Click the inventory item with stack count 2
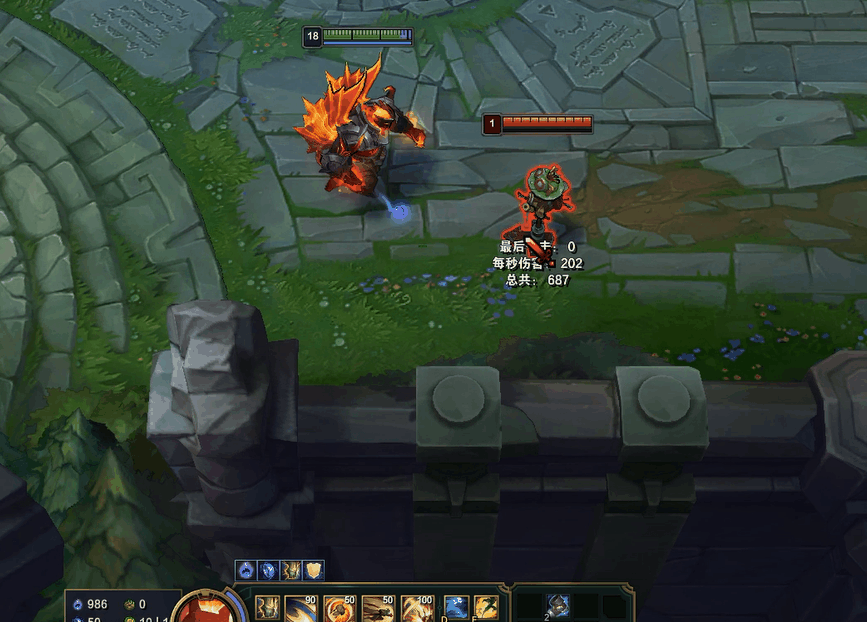 point(558,606)
